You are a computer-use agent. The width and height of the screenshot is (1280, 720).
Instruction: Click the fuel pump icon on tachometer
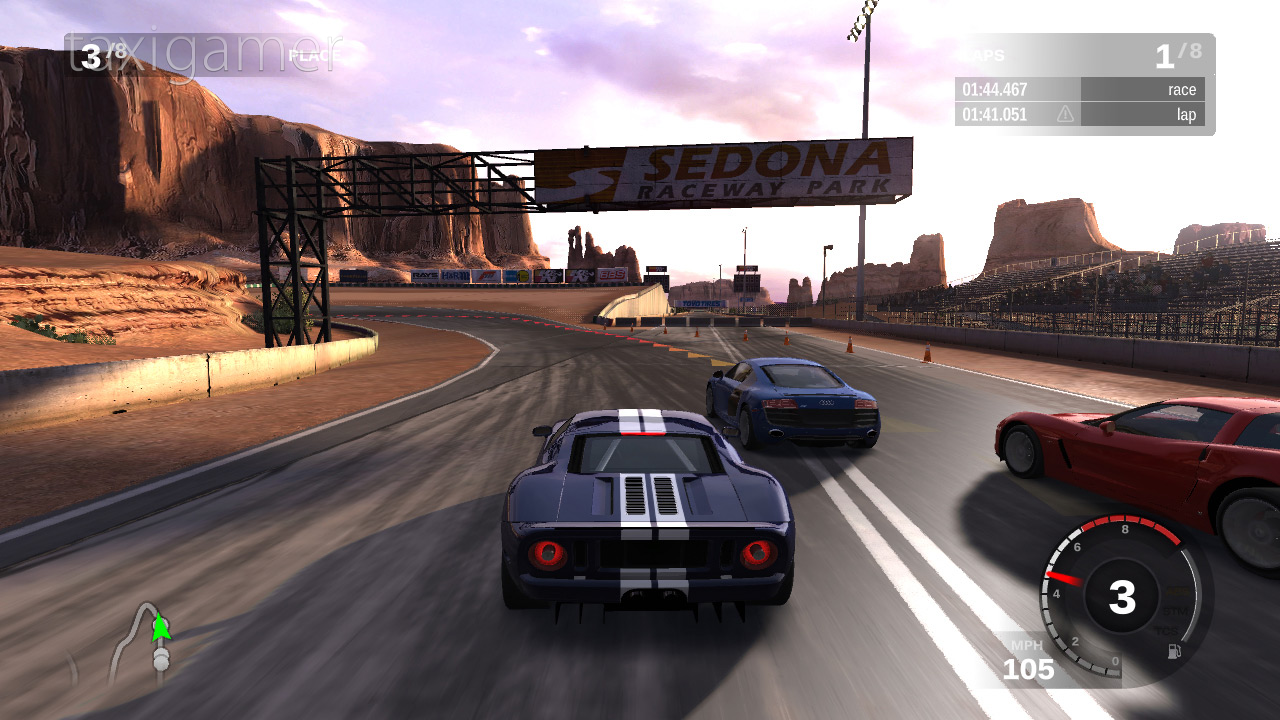pos(1174,652)
